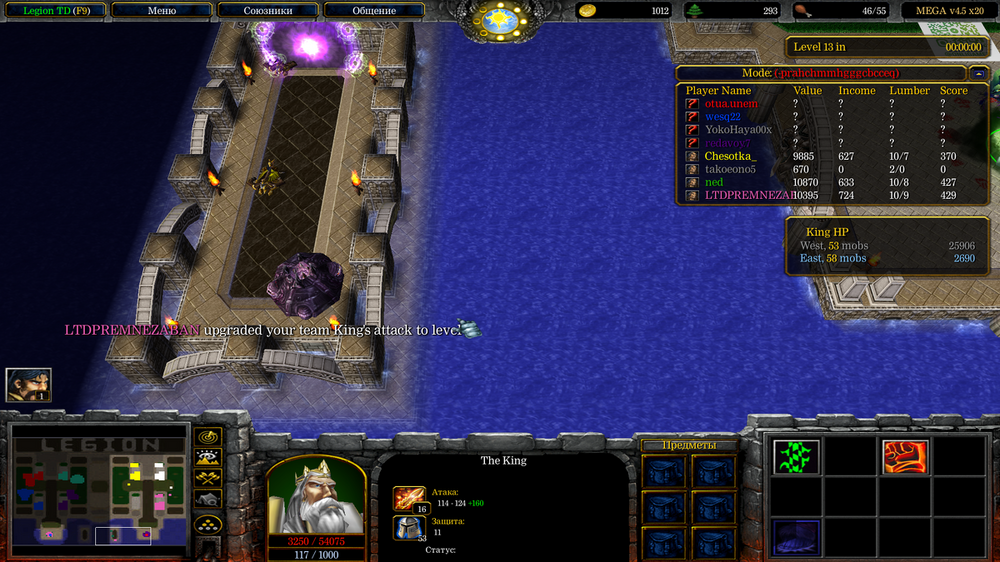Activate the green checkered ability icon
Image resolution: width=1000 pixels, height=562 pixels.
[x=796, y=457]
